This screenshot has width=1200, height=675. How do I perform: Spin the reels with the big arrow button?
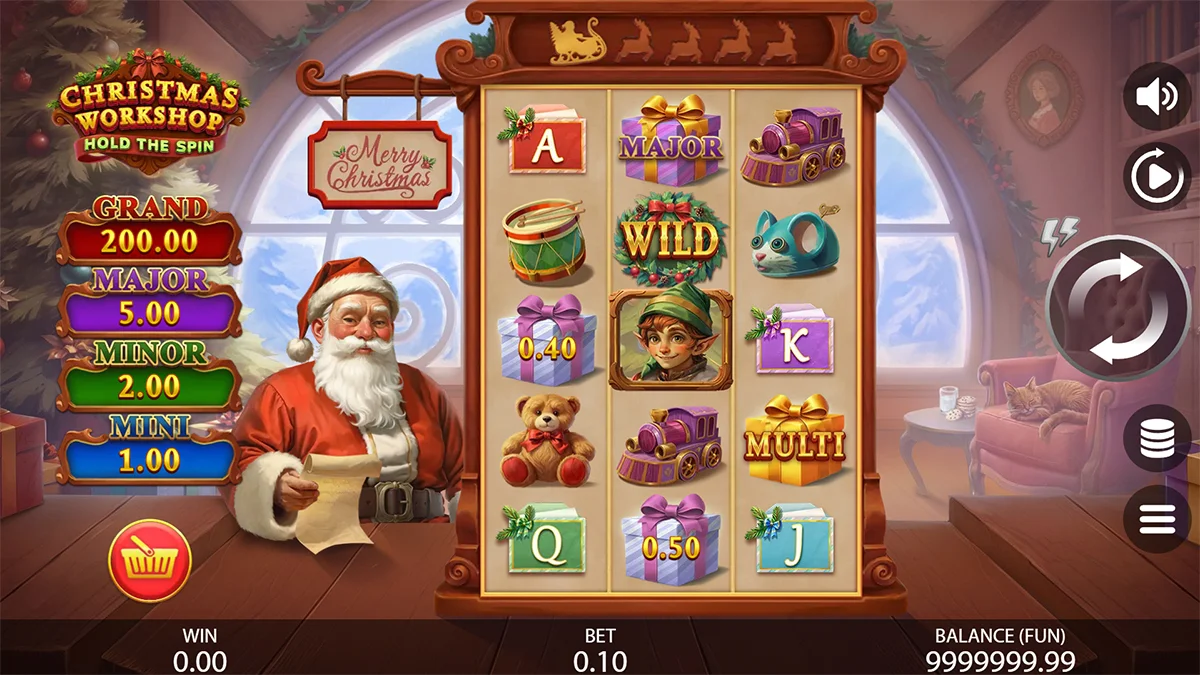[1118, 308]
